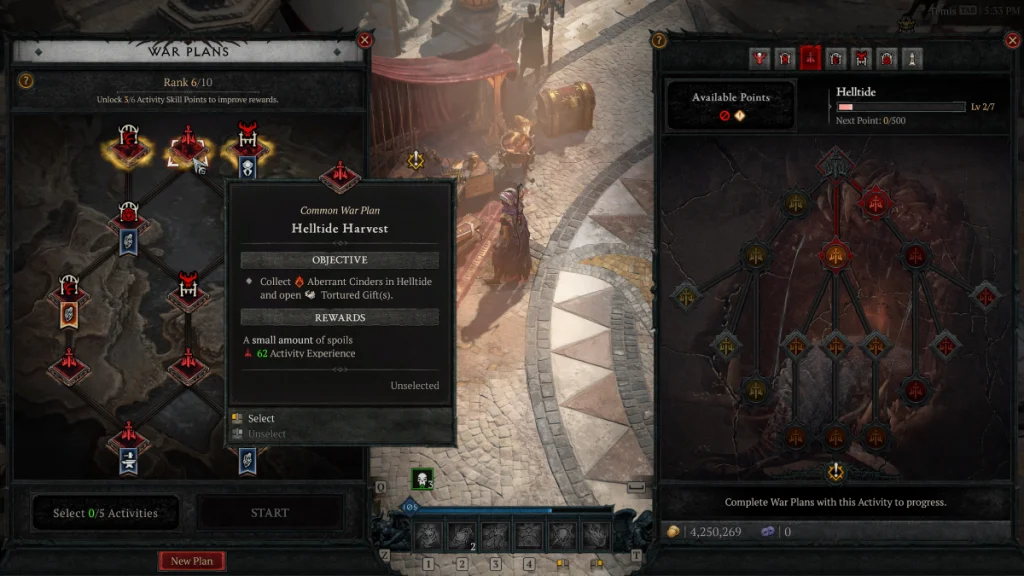Open the War Plans help icon
Screen dimensions: 1024x576
pyautogui.click(x=26, y=81)
